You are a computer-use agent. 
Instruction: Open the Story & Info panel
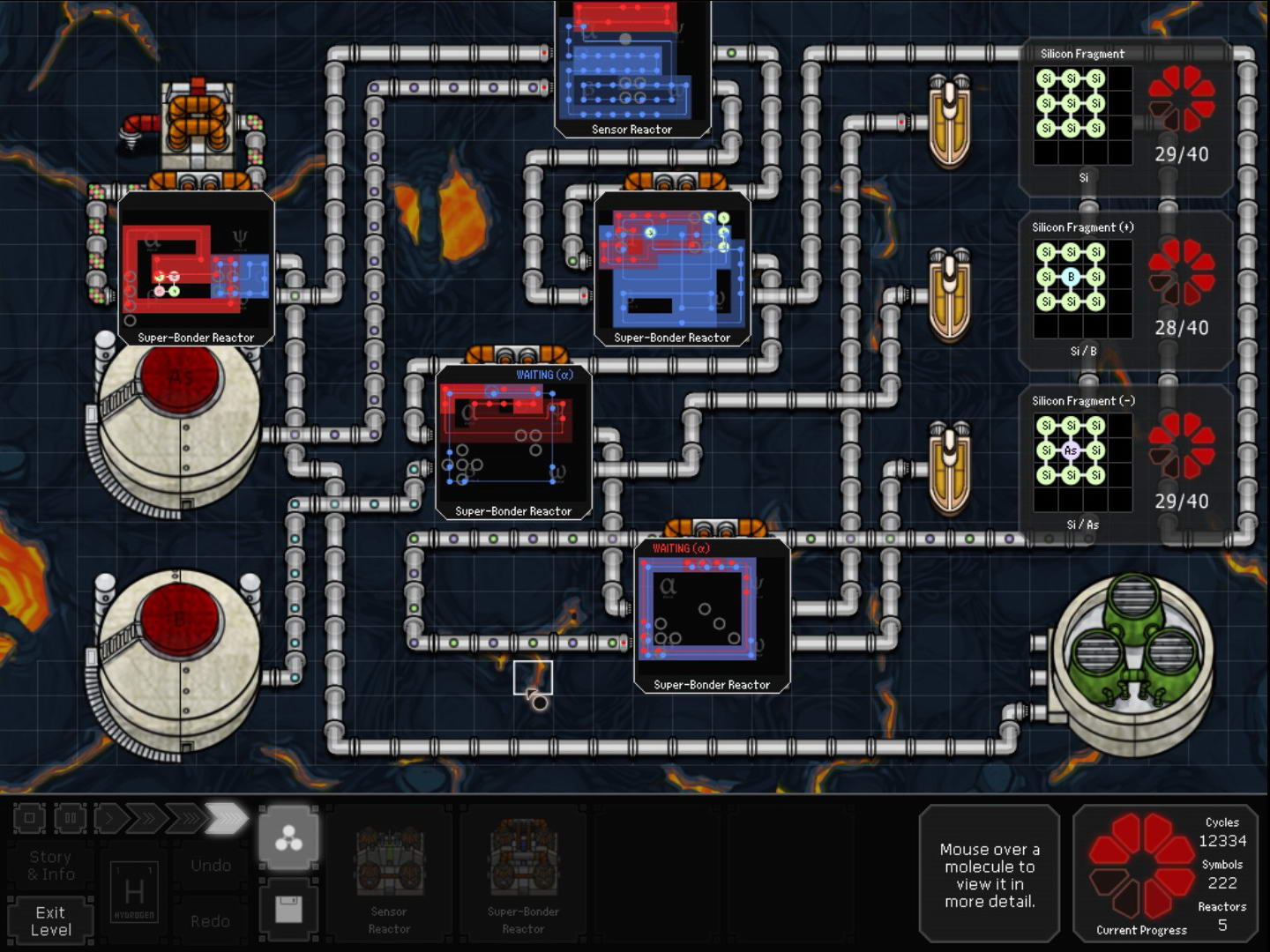pos(50,865)
